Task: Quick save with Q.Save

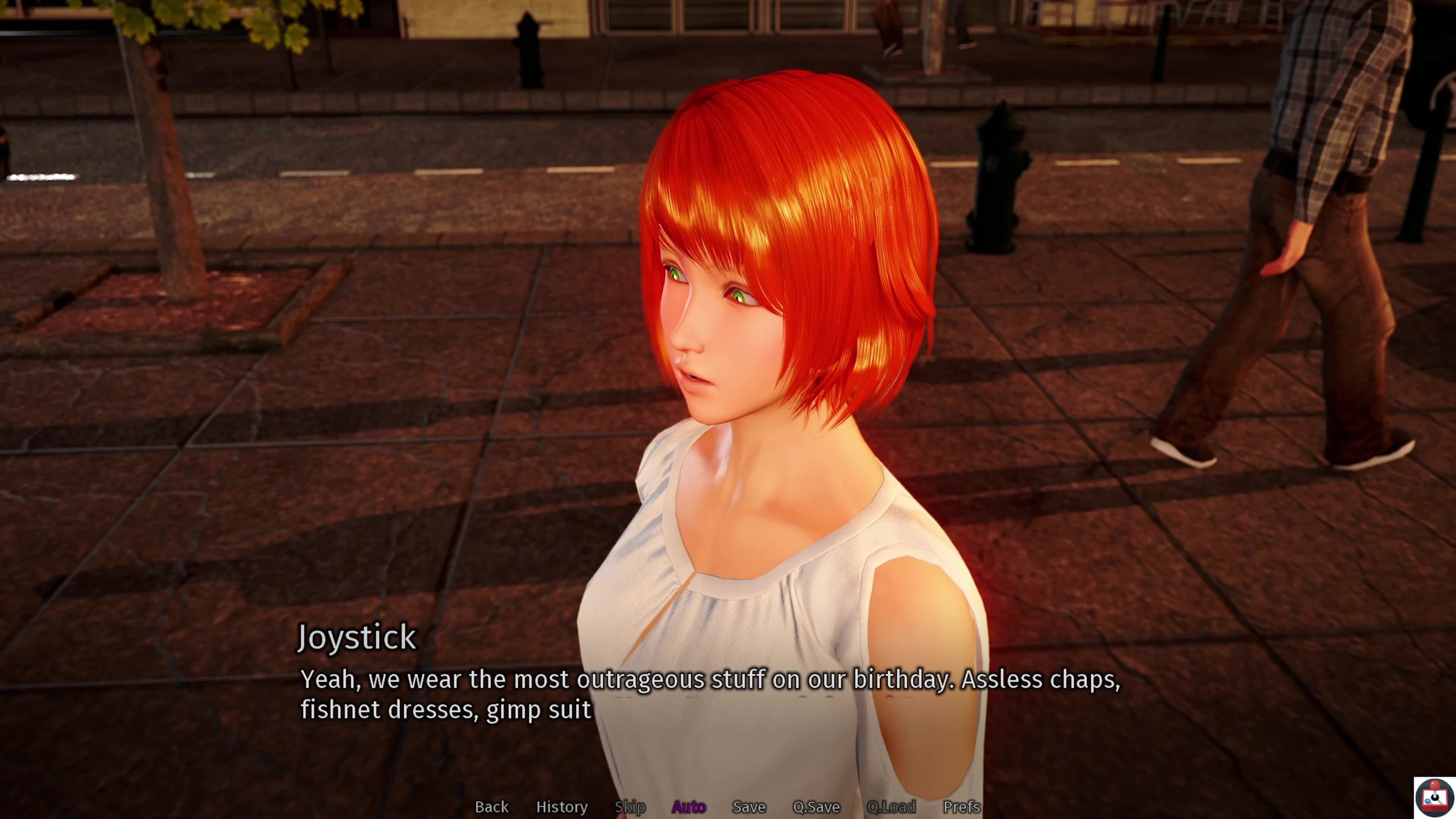Action: click(x=816, y=806)
